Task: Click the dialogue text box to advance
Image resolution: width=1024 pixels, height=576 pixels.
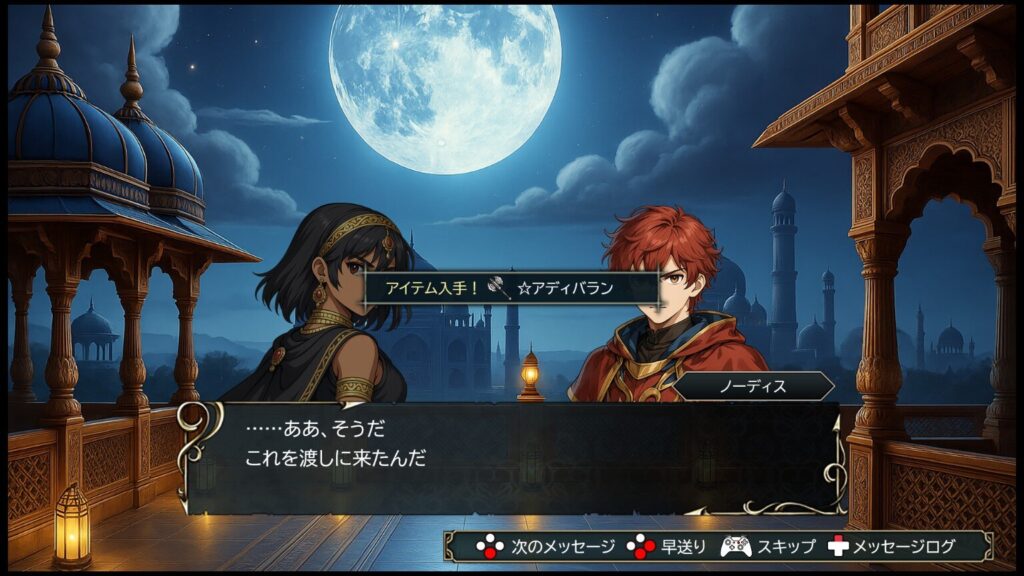Action: (x=512, y=458)
